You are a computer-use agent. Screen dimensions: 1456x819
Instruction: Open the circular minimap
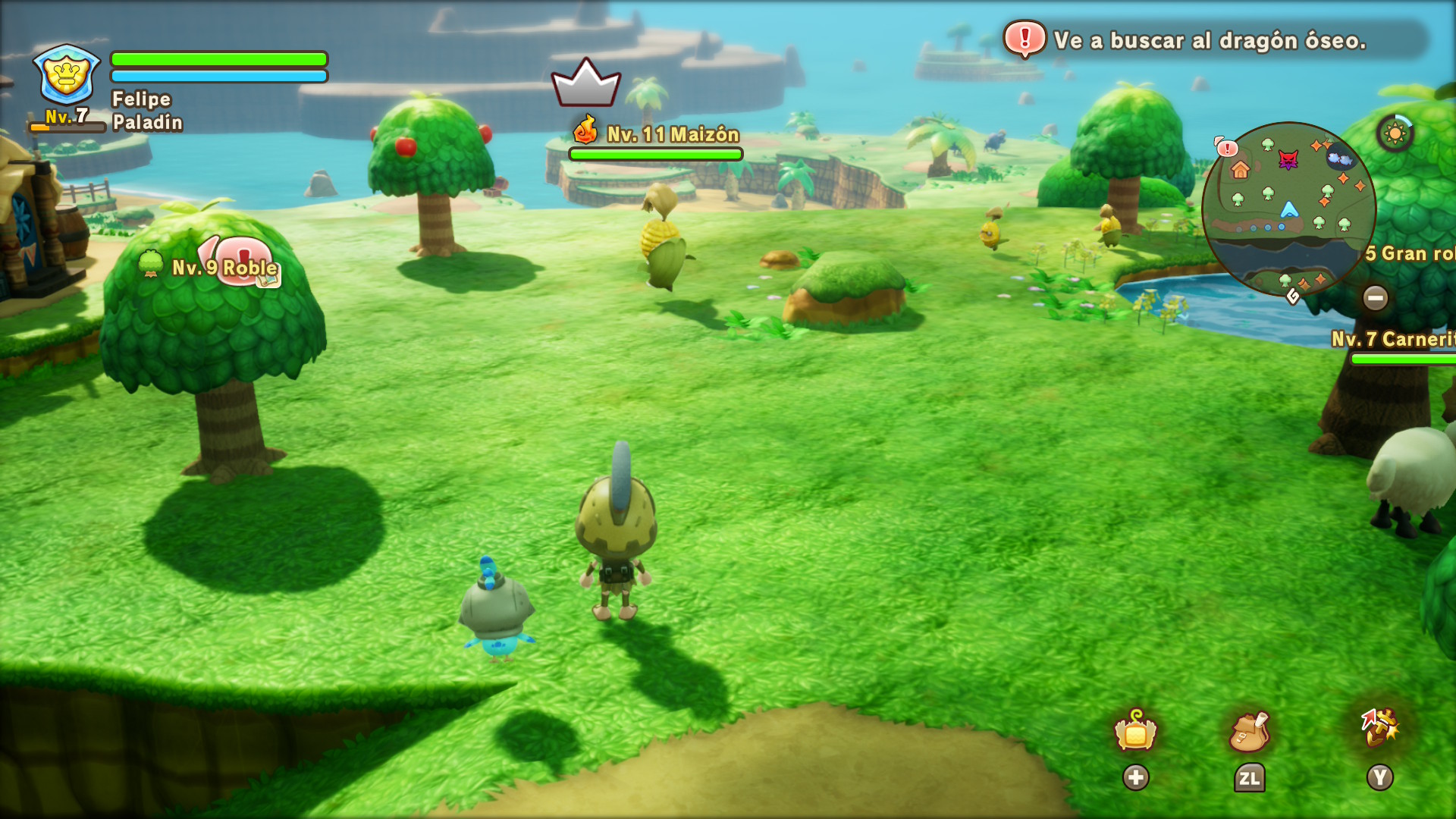[x=1288, y=210]
